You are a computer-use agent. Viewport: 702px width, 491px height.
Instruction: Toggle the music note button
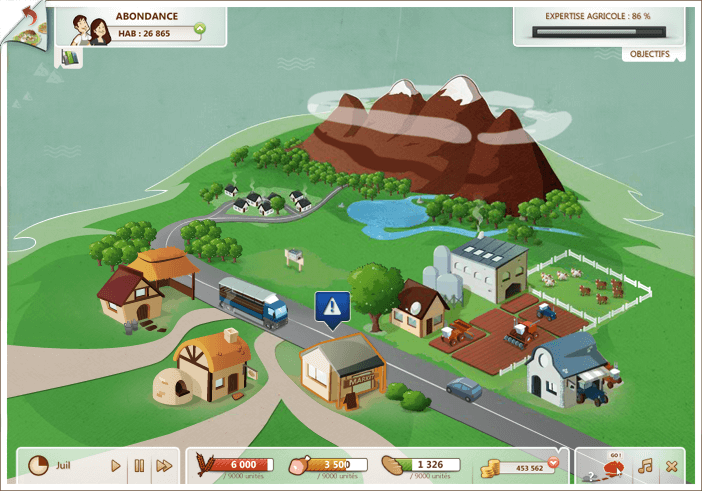pyautogui.click(x=646, y=466)
